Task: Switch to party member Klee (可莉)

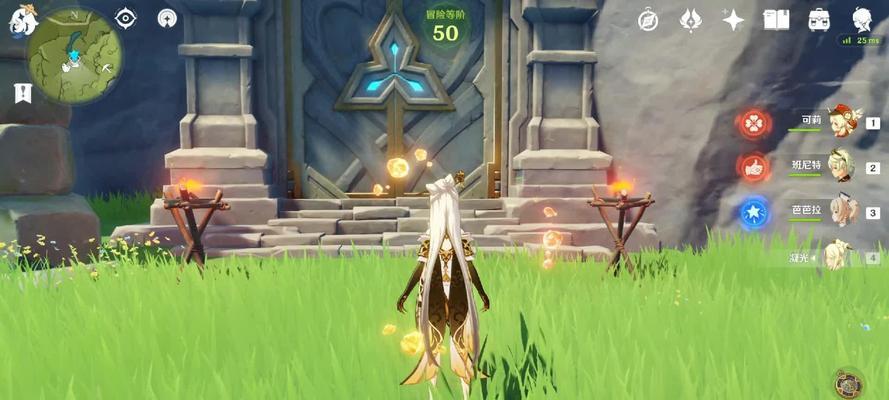Action: click(842, 123)
